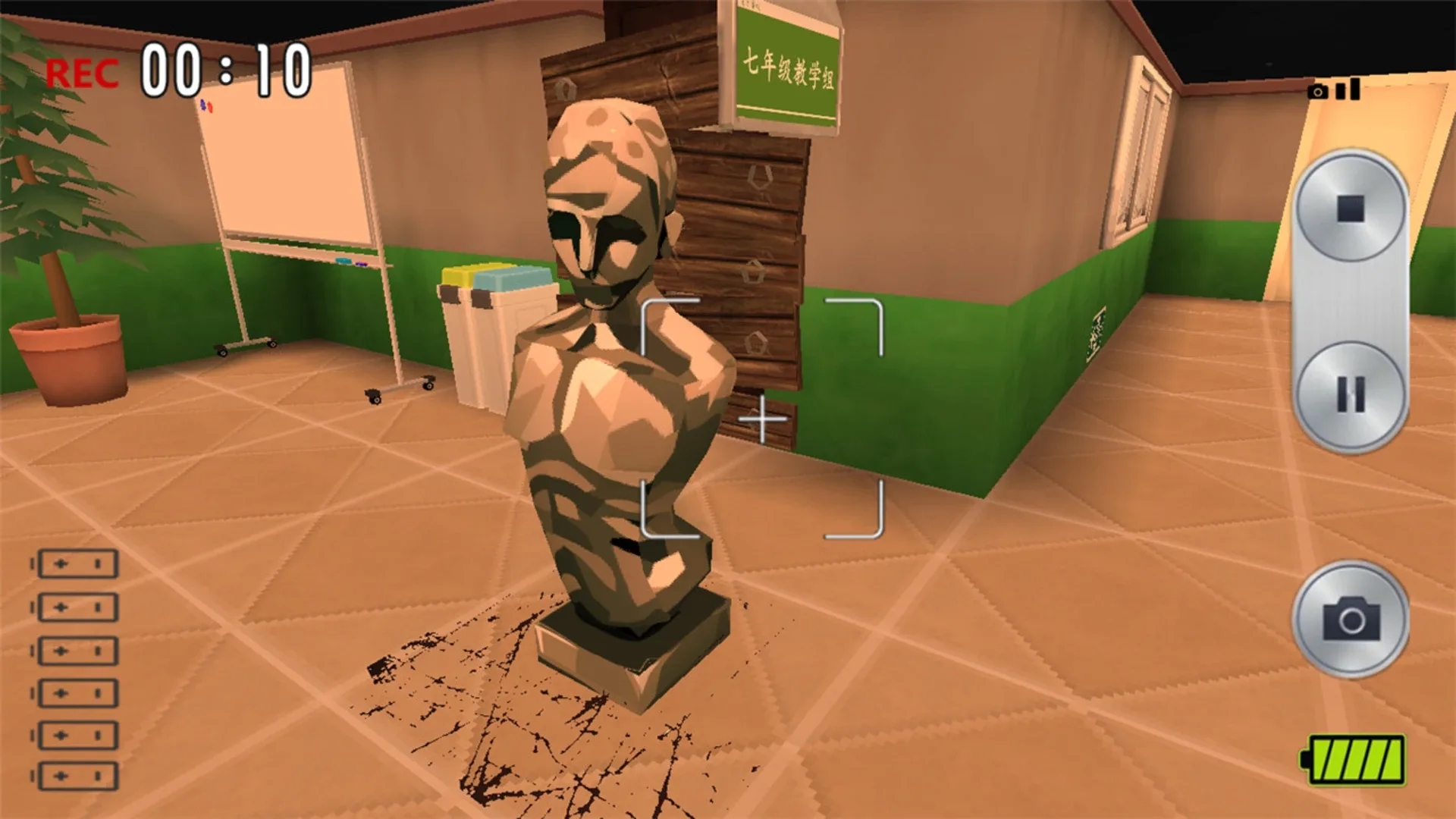The height and width of the screenshot is (819, 1456).
Task: Click the red REC indicator
Action: [83, 72]
